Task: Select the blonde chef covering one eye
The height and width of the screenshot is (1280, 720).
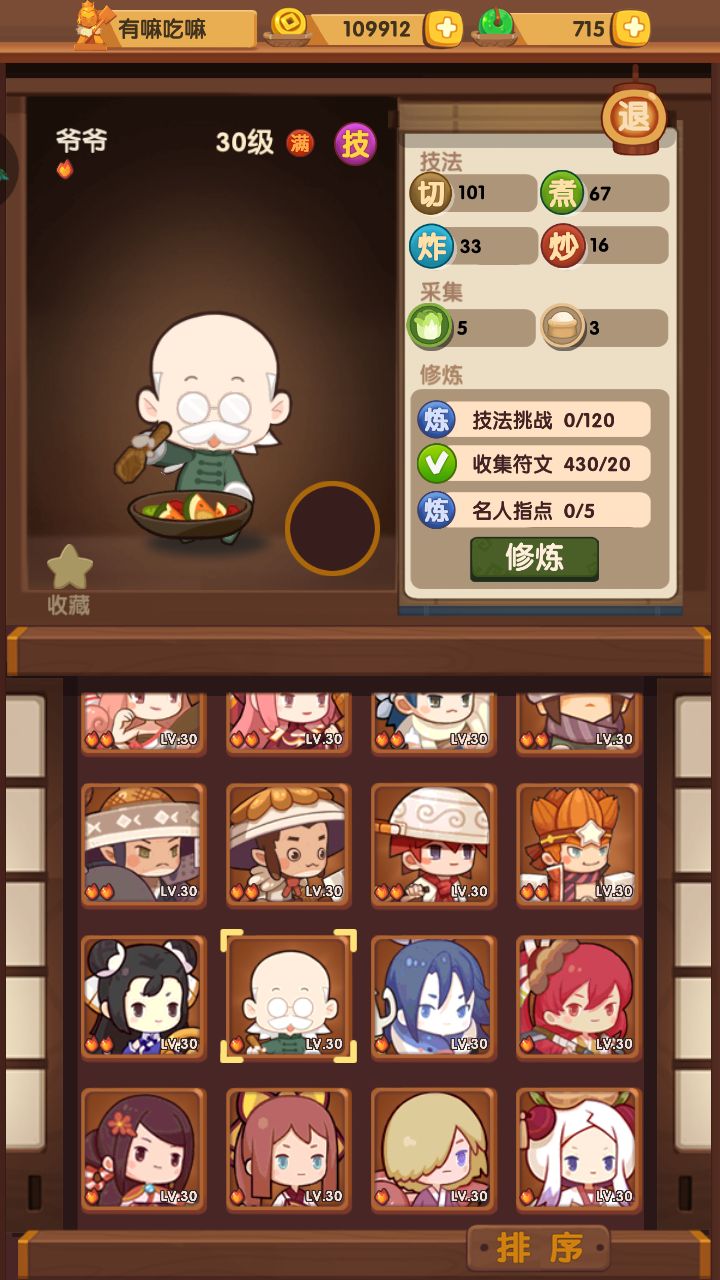Action: (x=433, y=1149)
